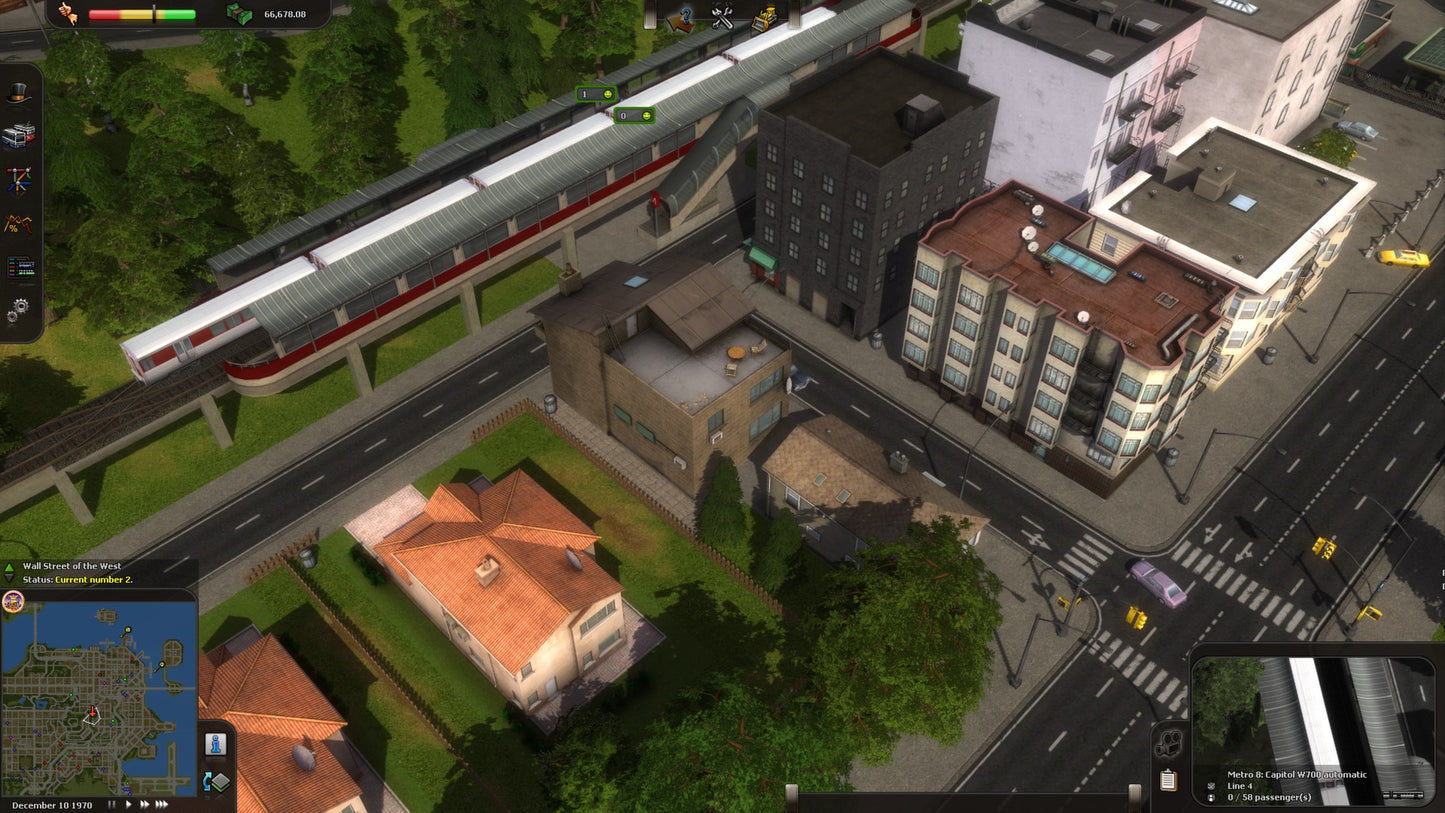The image size is (1445, 813).
Task: Click the plus on platform flag 0
Action: coord(647,116)
